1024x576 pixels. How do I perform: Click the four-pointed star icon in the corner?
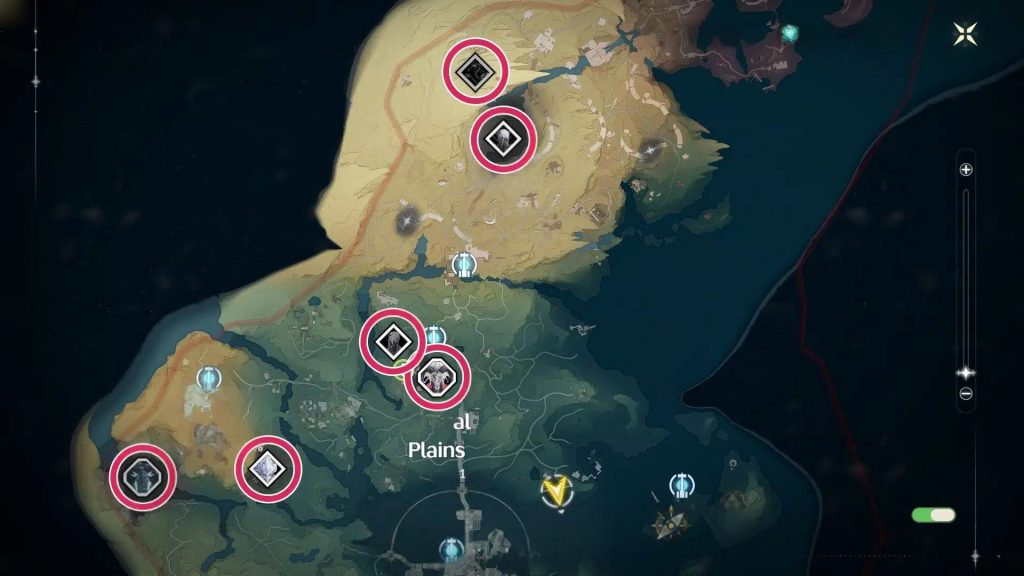coord(966,34)
